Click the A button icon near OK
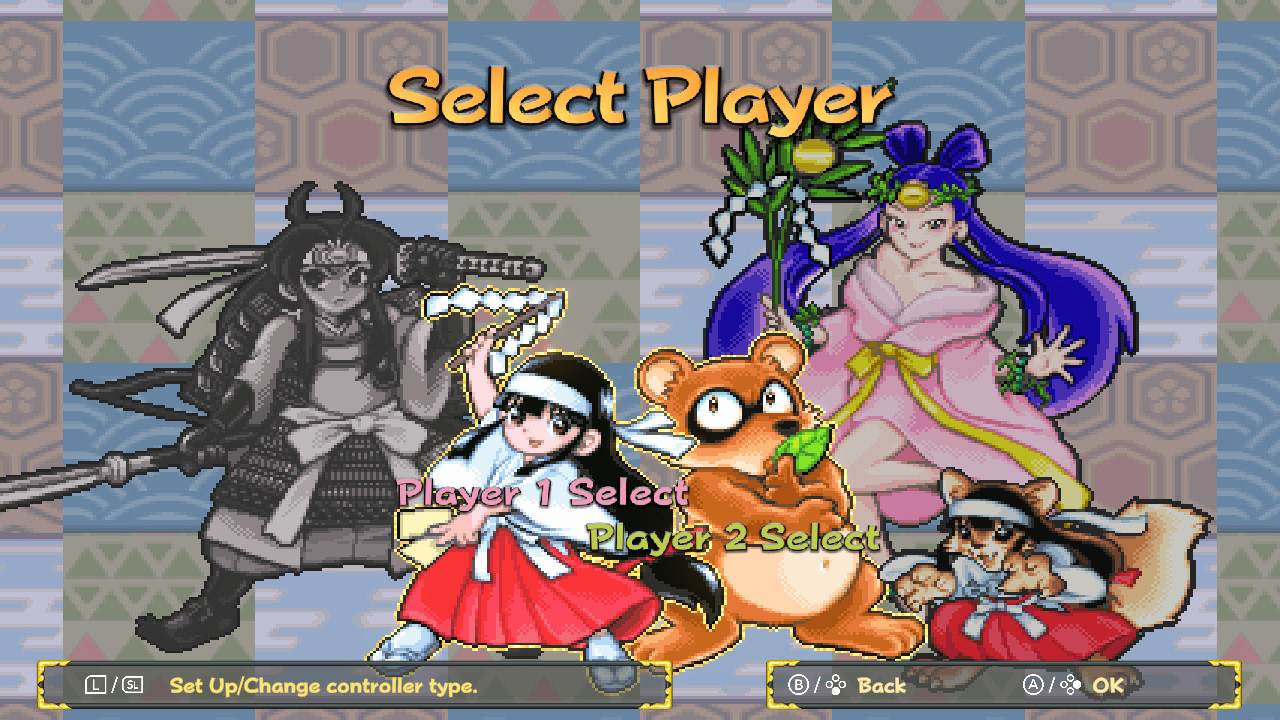The width and height of the screenshot is (1280, 720). pos(1033,684)
